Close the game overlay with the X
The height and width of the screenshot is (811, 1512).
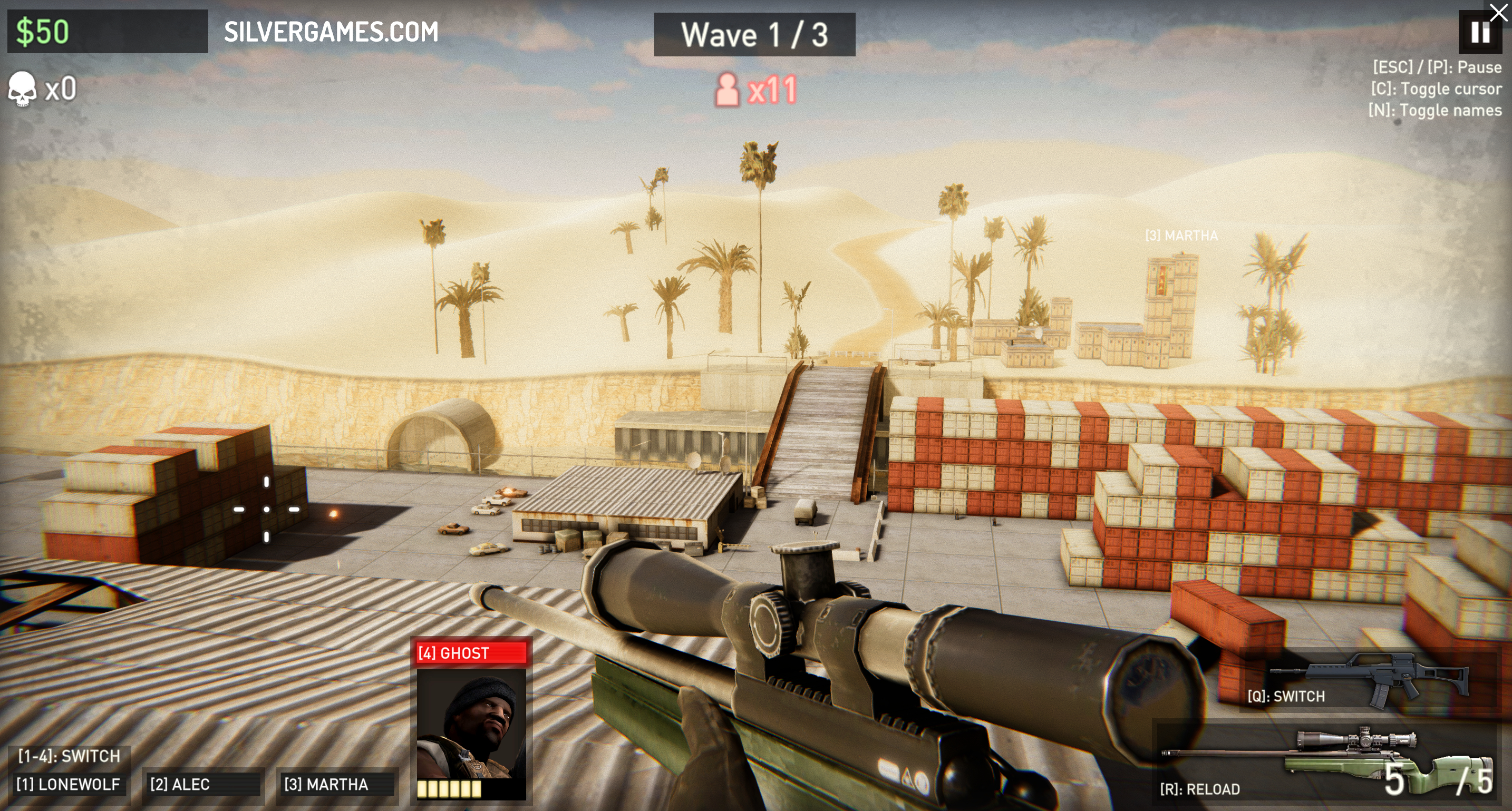(x=1498, y=12)
